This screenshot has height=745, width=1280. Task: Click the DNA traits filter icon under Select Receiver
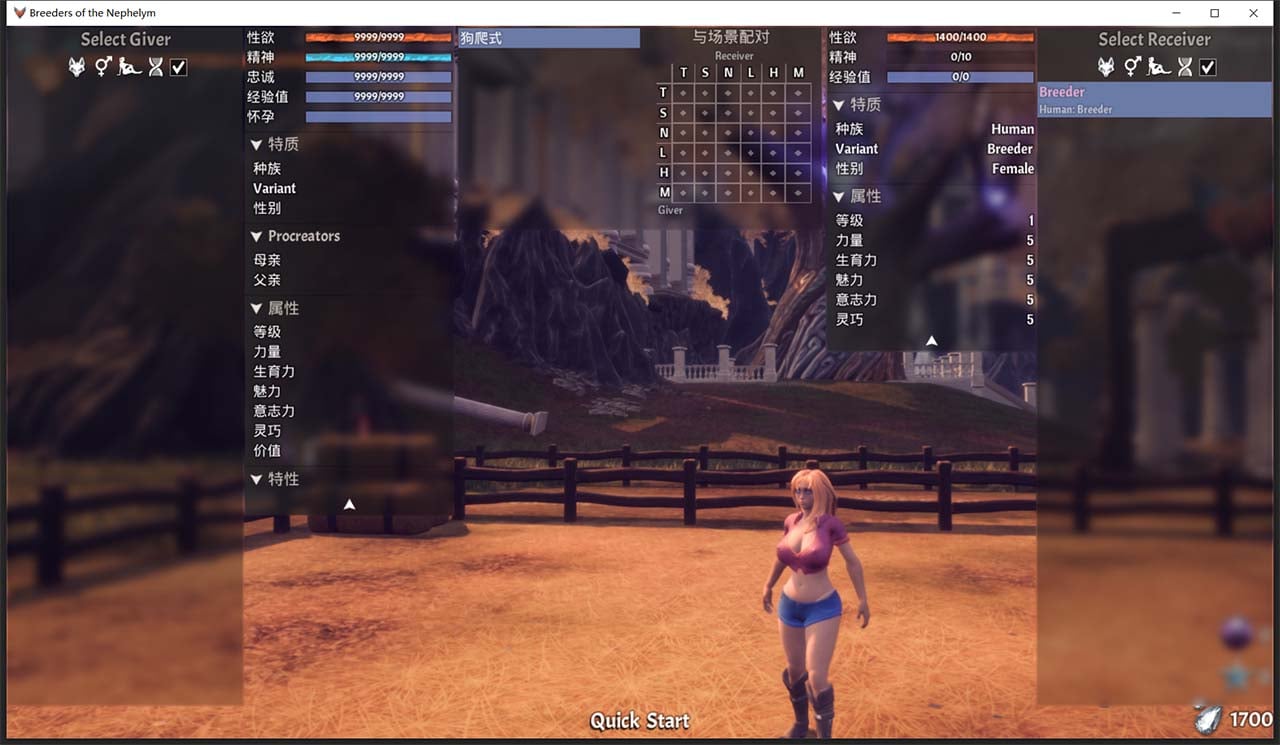click(x=1186, y=67)
